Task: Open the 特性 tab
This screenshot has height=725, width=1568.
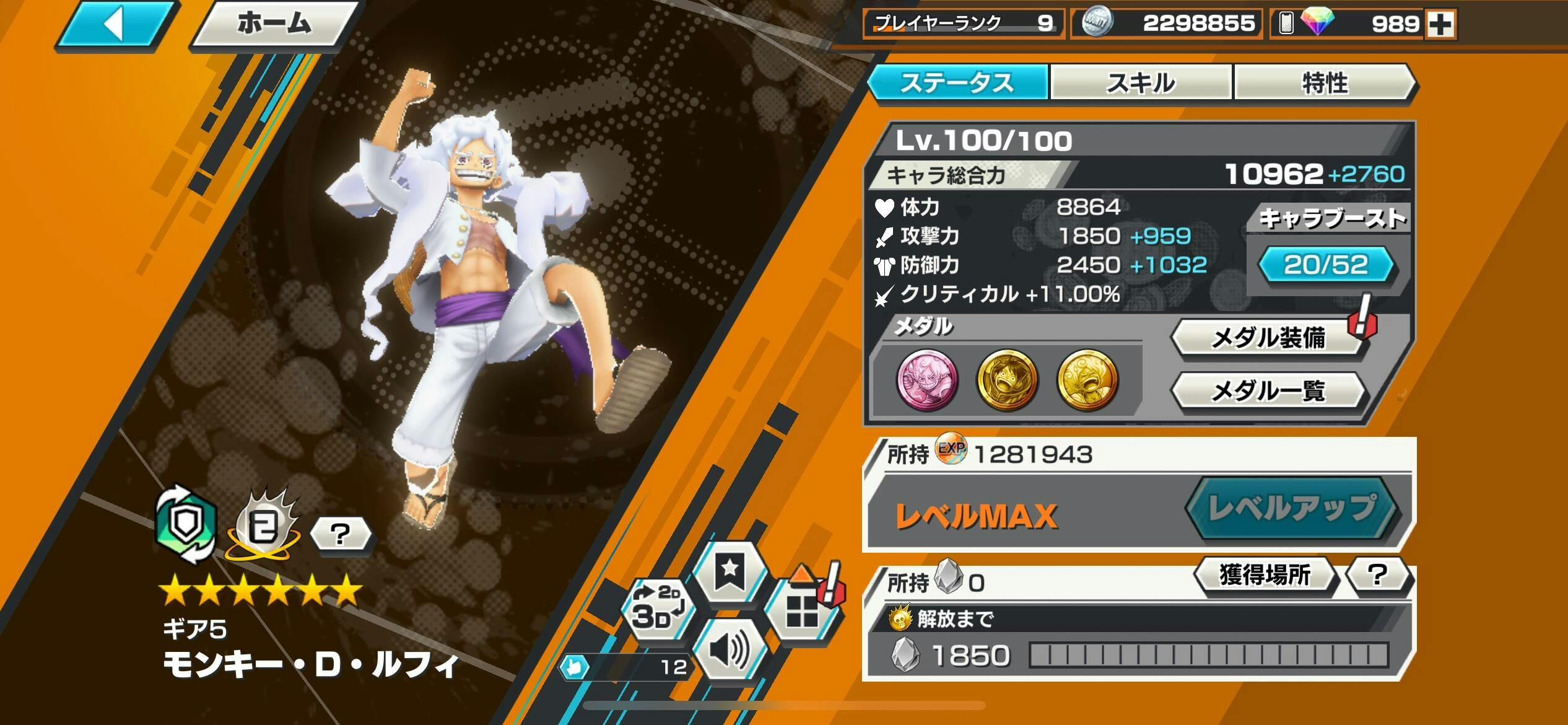Action: coord(1325,82)
